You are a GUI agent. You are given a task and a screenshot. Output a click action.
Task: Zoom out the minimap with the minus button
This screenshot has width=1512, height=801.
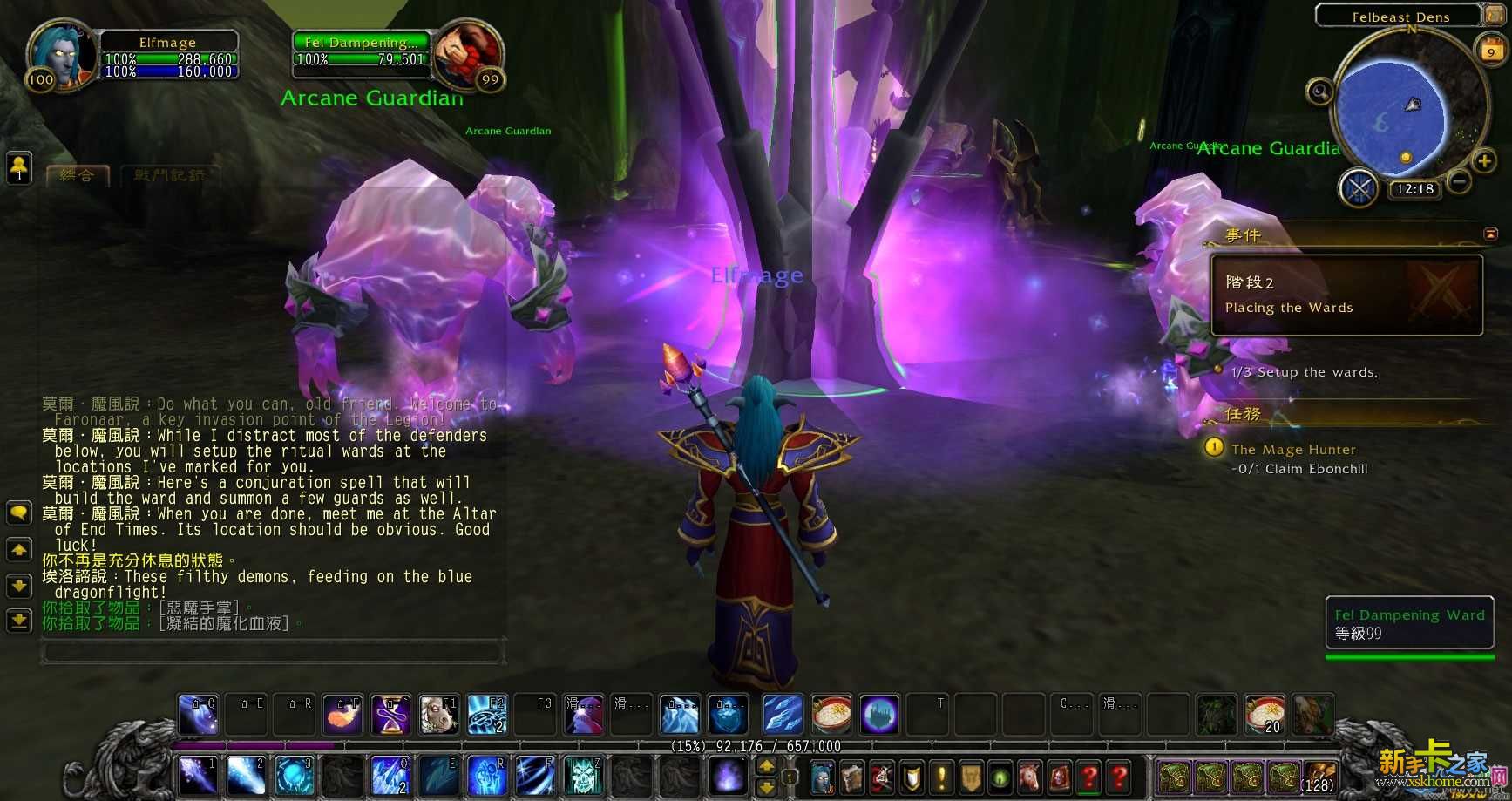pyautogui.click(x=1459, y=182)
